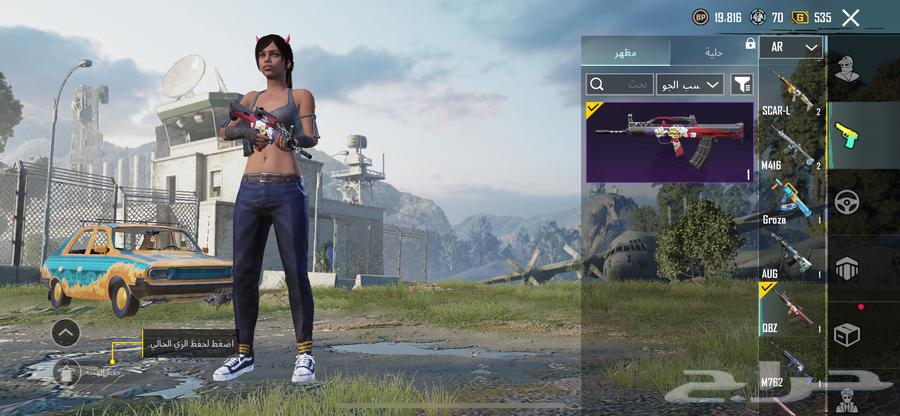
Task: Open the filter funnel button
Action: click(x=742, y=85)
